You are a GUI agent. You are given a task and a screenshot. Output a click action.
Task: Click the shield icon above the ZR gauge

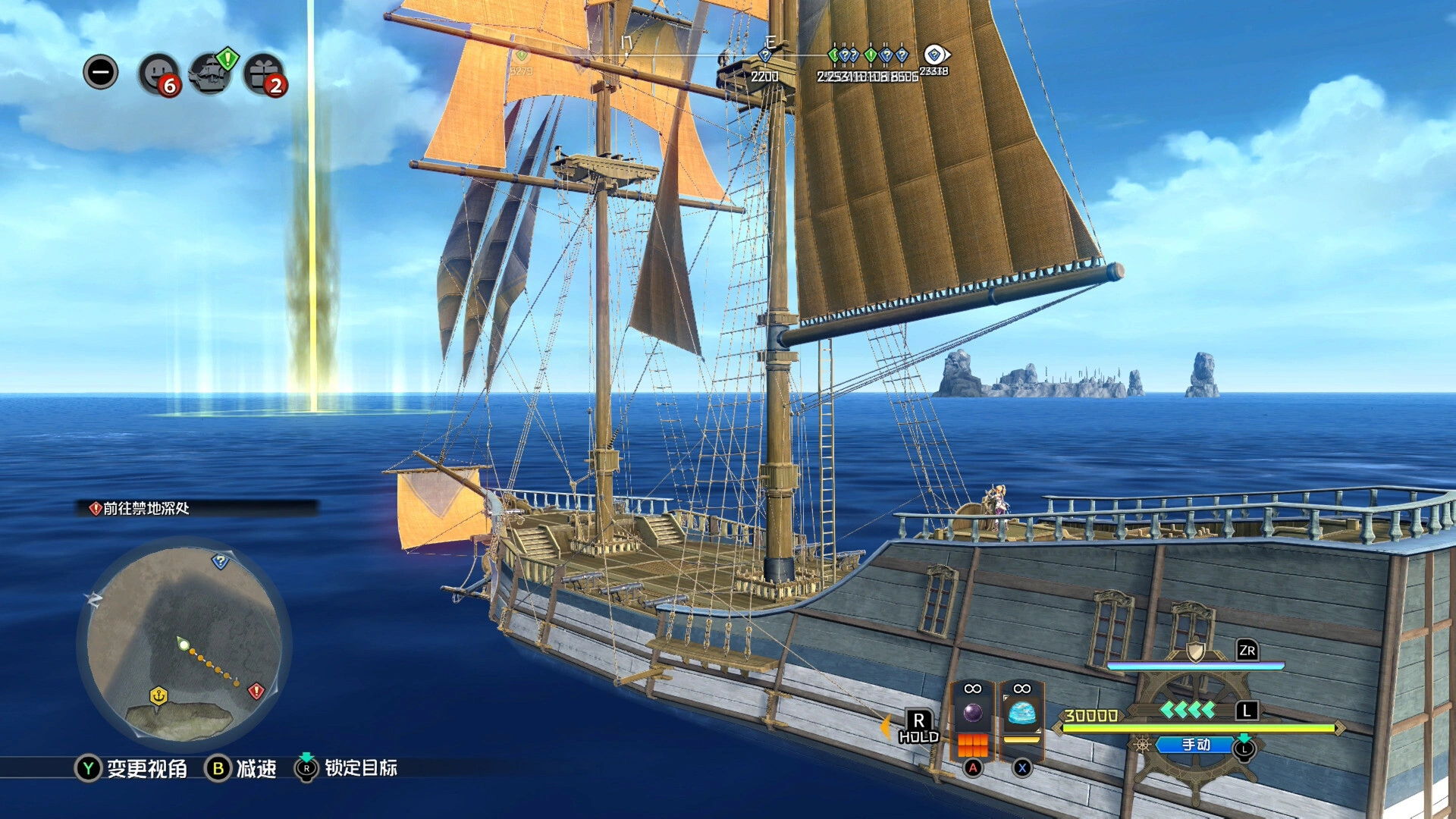(x=1195, y=651)
